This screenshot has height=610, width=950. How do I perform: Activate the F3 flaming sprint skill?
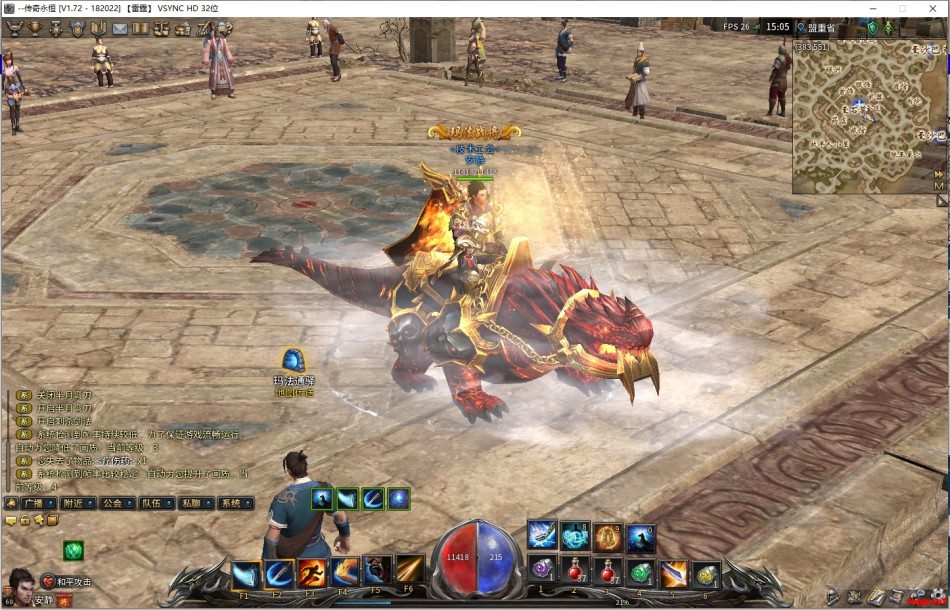coord(313,573)
